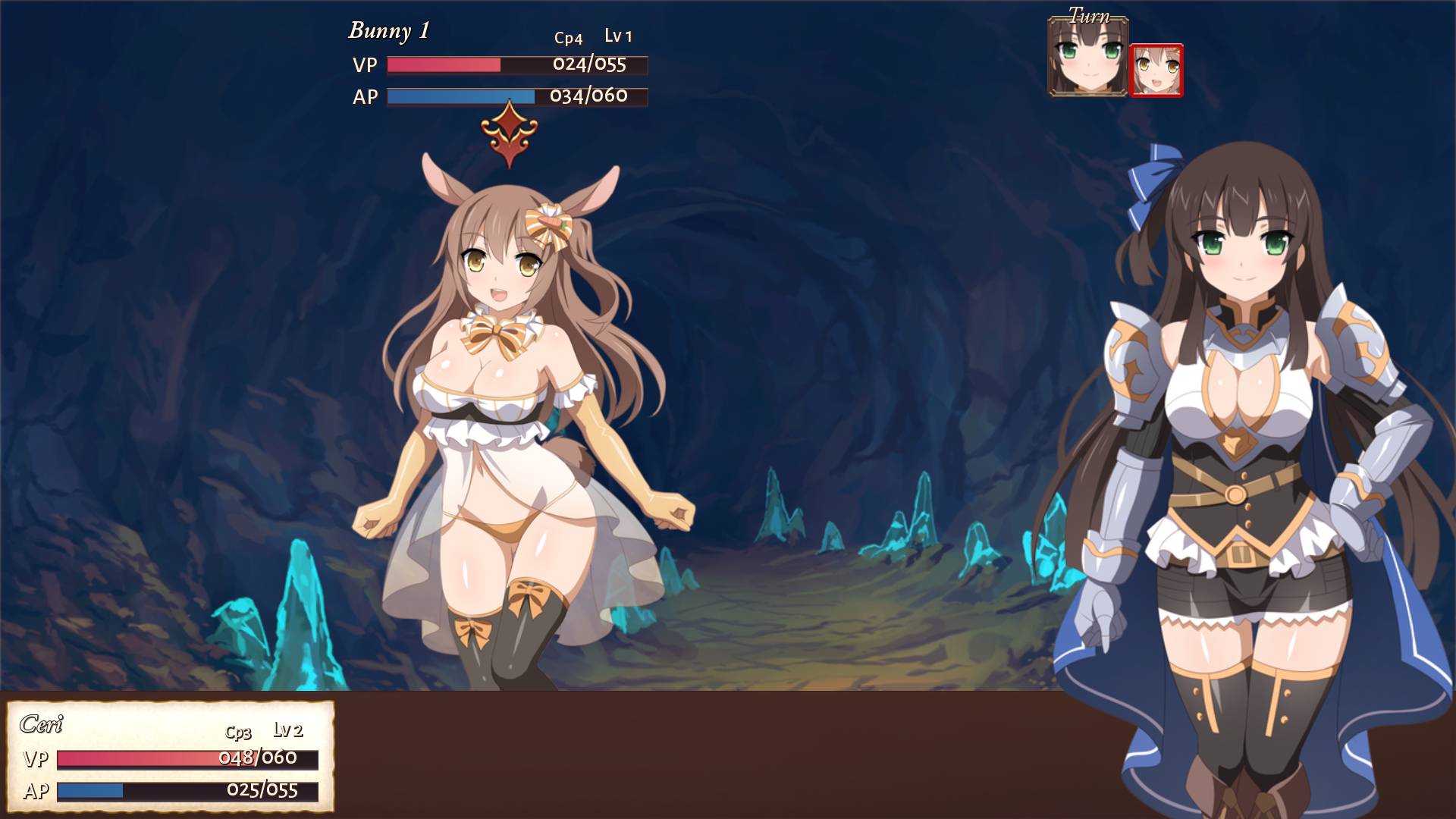This screenshot has height=819, width=1456.
Task: Open Ceri's status panel
Action: (x=170, y=756)
